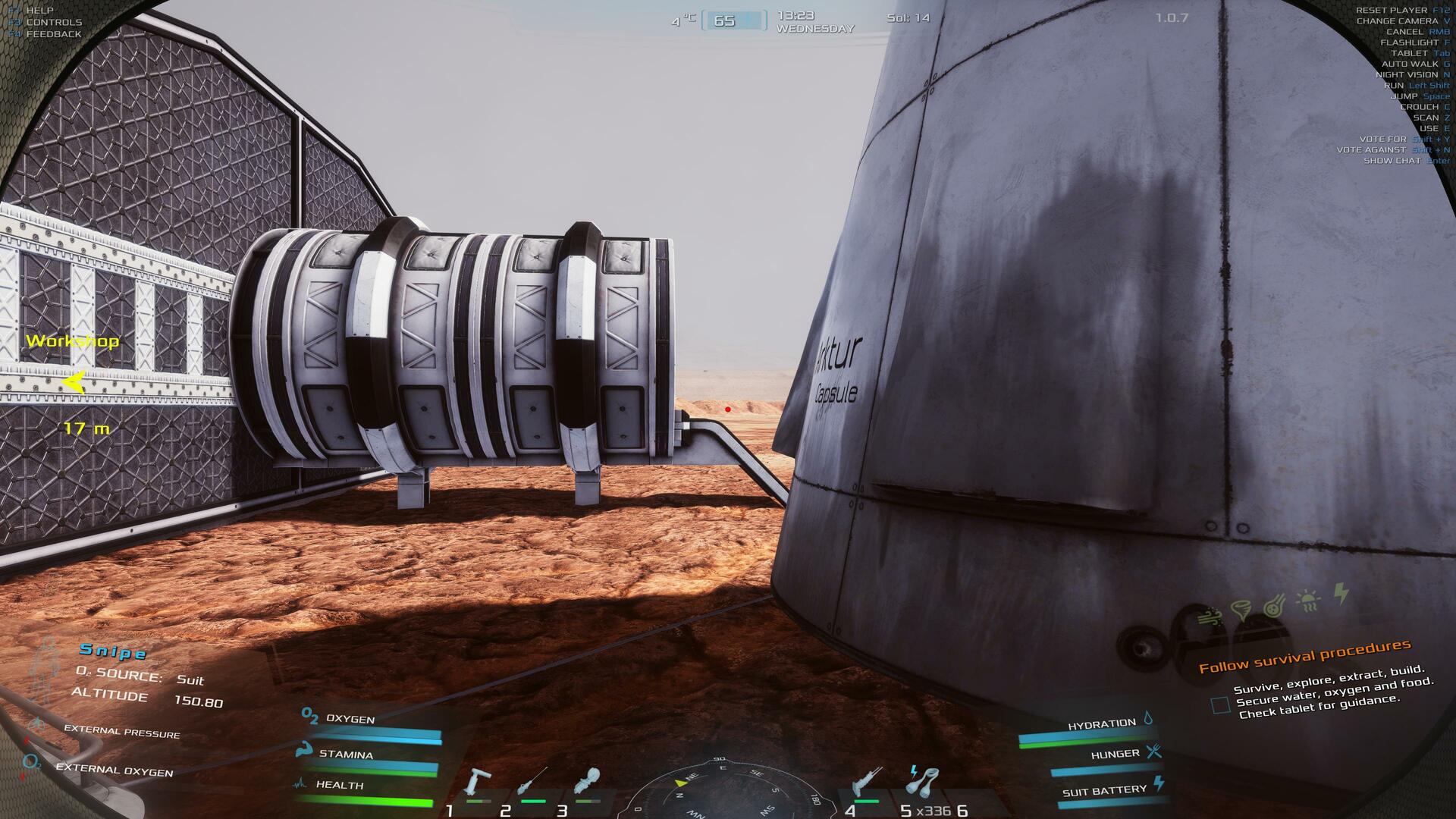Select the power cable stack in slot 5
Image resolution: width=1456 pixels, height=819 pixels.
922,781
